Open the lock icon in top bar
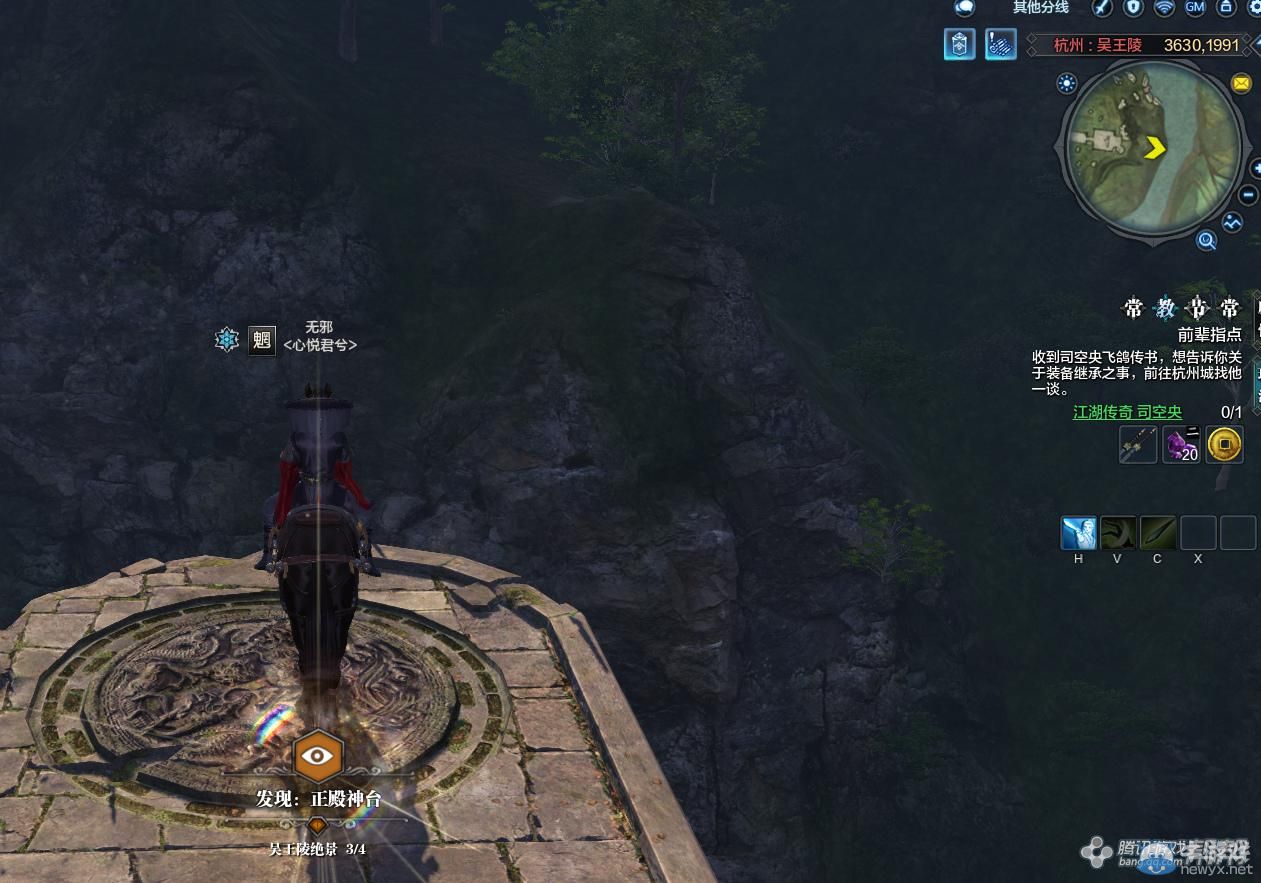The width and height of the screenshot is (1261, 883). pos(1225,8)
